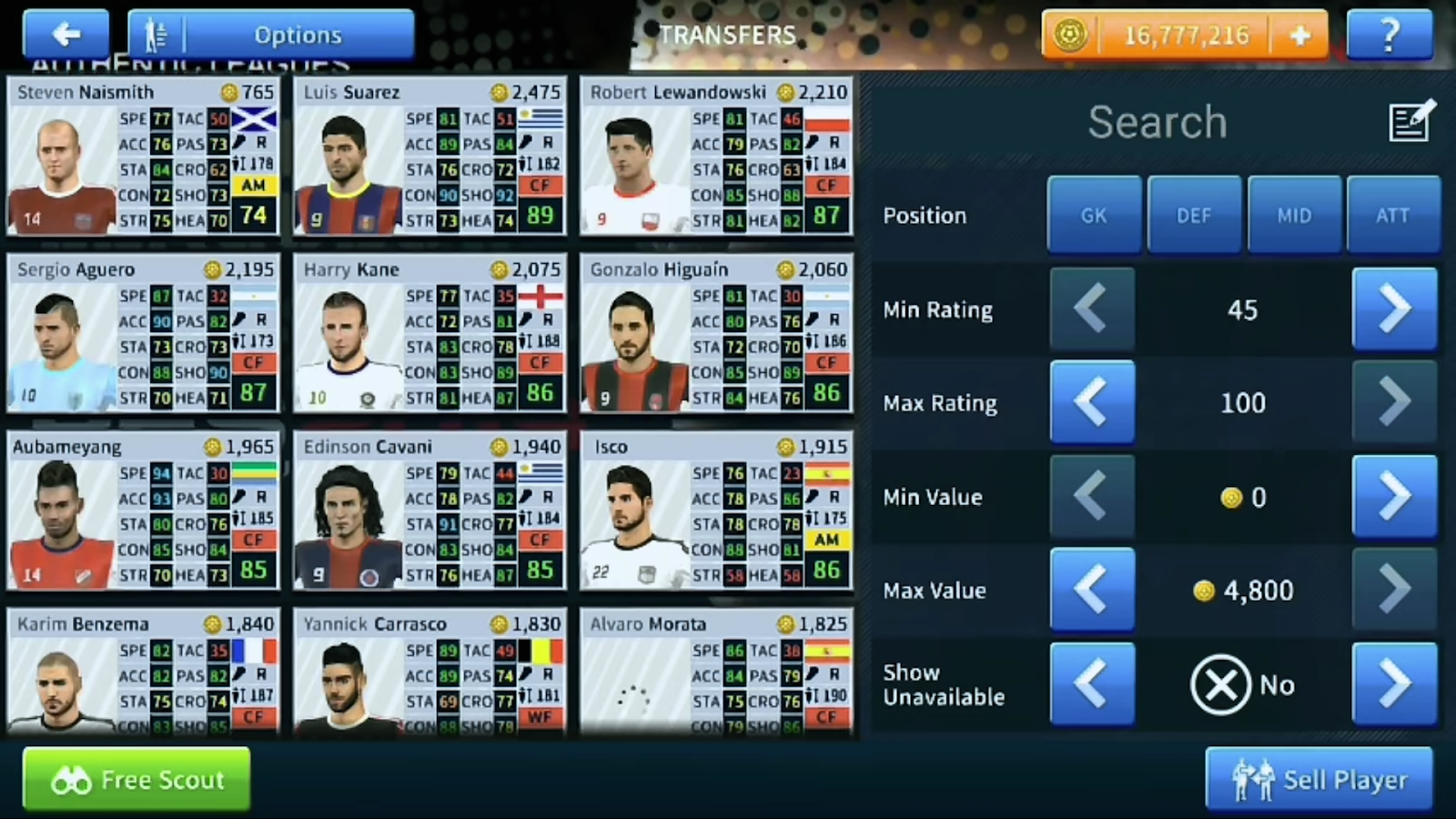Select the MID position filter

click(x=1294, y=215)
